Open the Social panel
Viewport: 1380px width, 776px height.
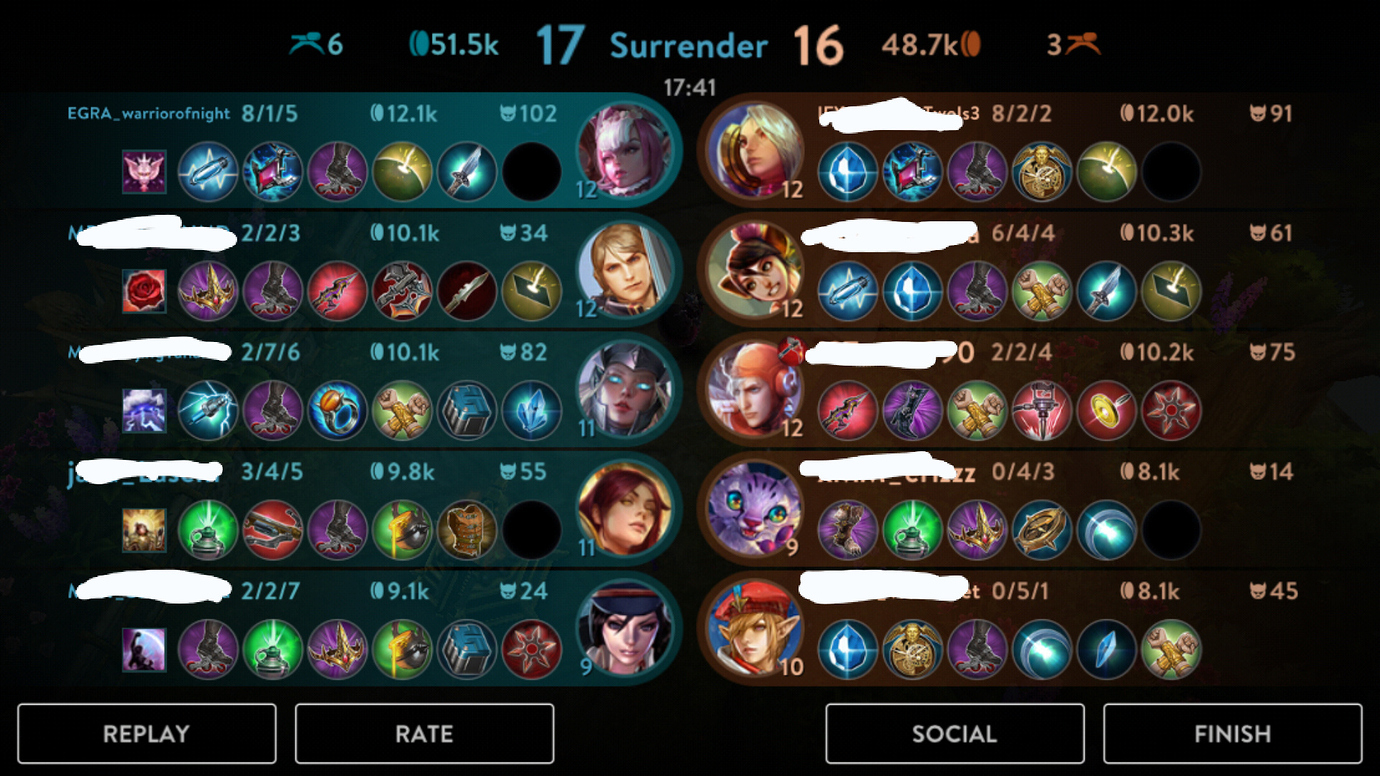pos(954,734)
